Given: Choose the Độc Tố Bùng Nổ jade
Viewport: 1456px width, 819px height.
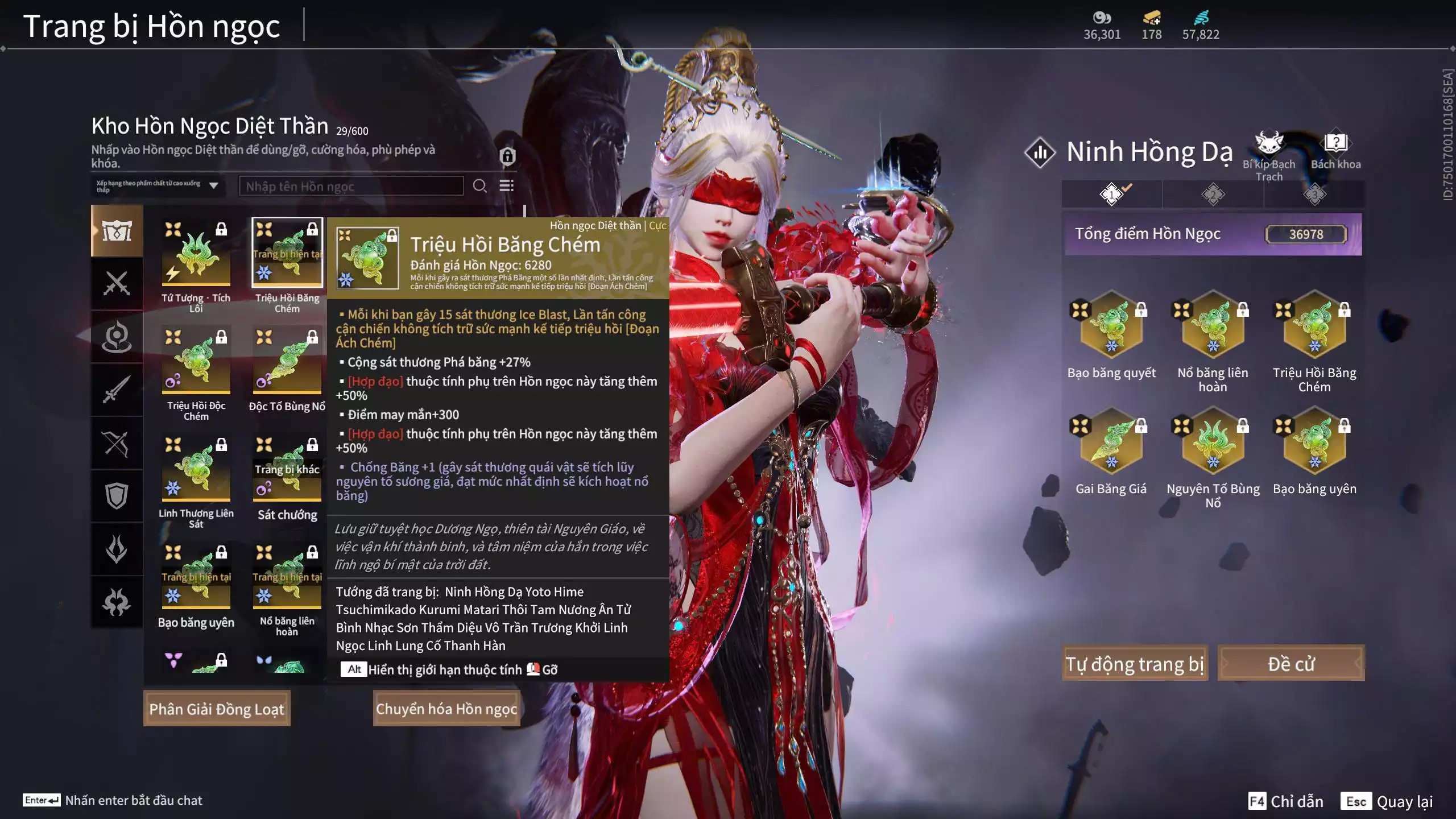Looking at the screenshot, I should pyautogui.click(x=287, y=361).
